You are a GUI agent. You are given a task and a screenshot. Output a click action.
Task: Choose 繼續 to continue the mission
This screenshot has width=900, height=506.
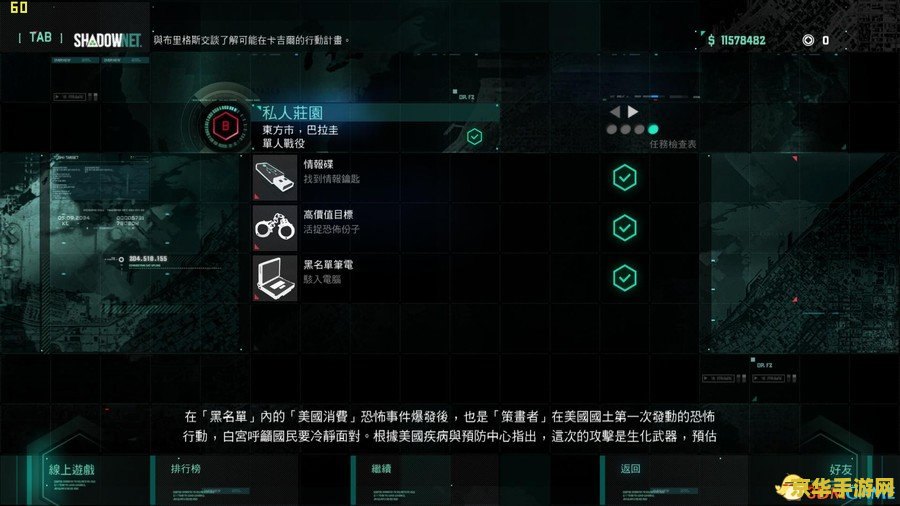tap(381, 469)
